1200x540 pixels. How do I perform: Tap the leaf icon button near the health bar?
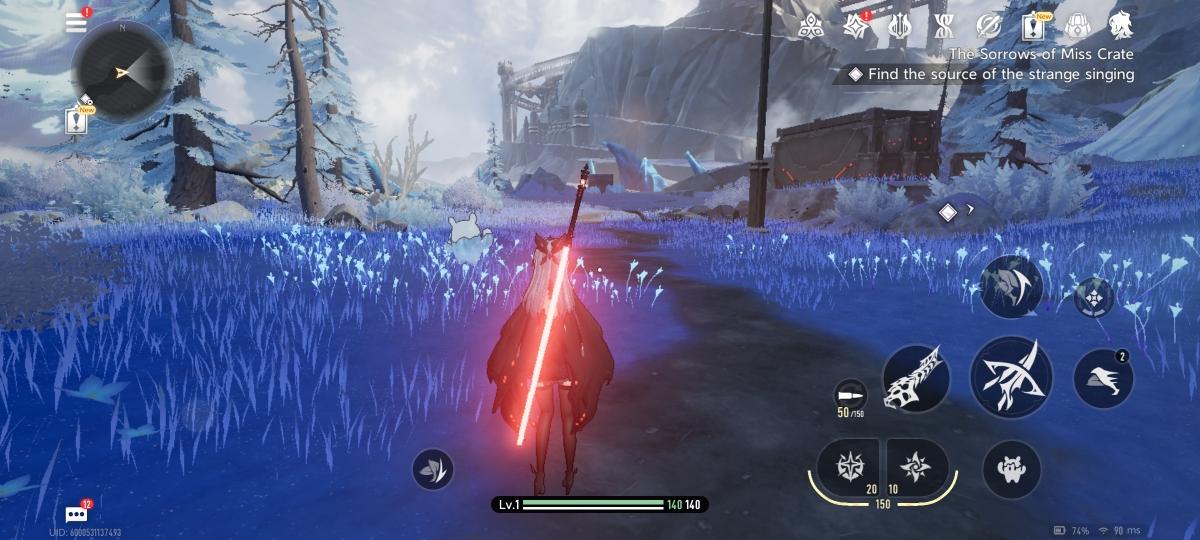pyautogui.click(x=433, y=469)
